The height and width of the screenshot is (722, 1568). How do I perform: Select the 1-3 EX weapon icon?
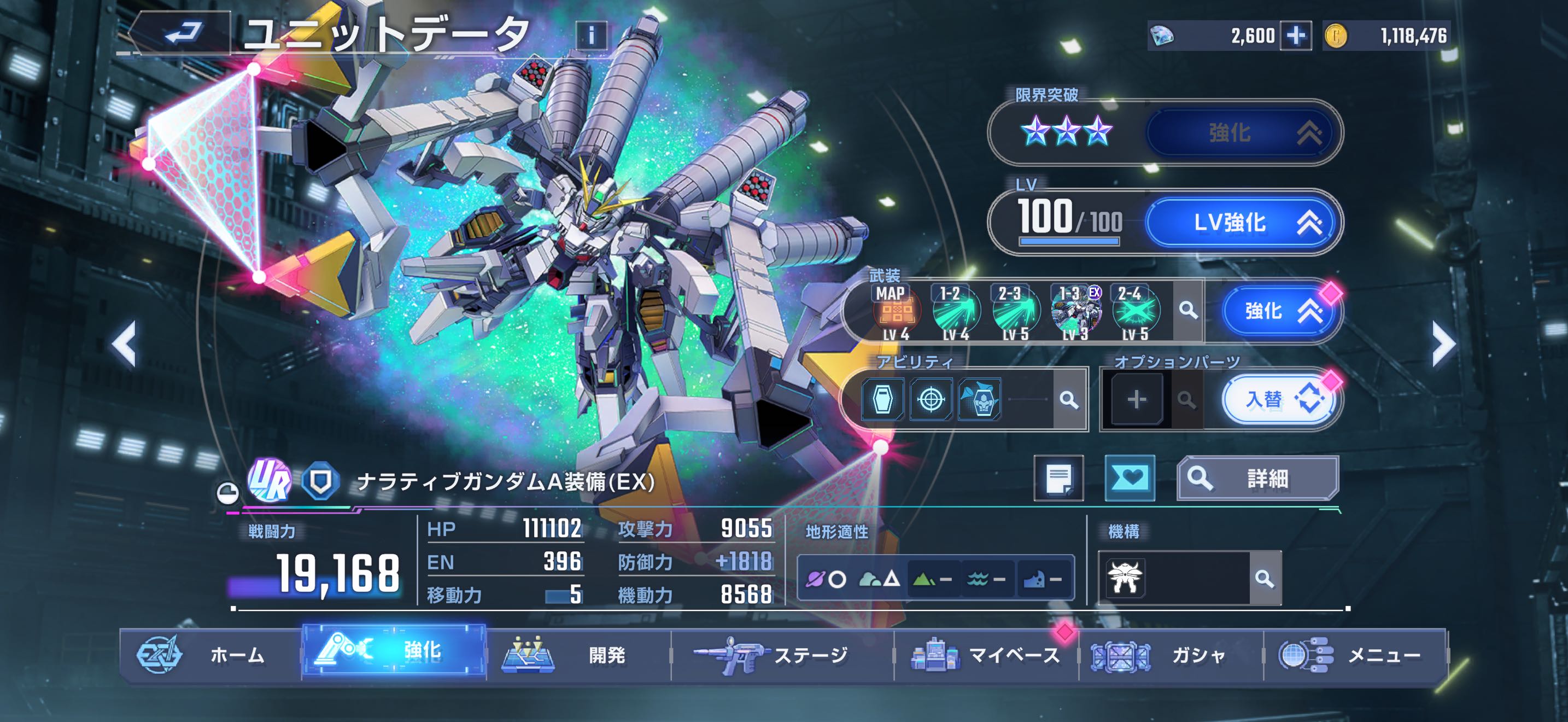tap(1075, 312)
